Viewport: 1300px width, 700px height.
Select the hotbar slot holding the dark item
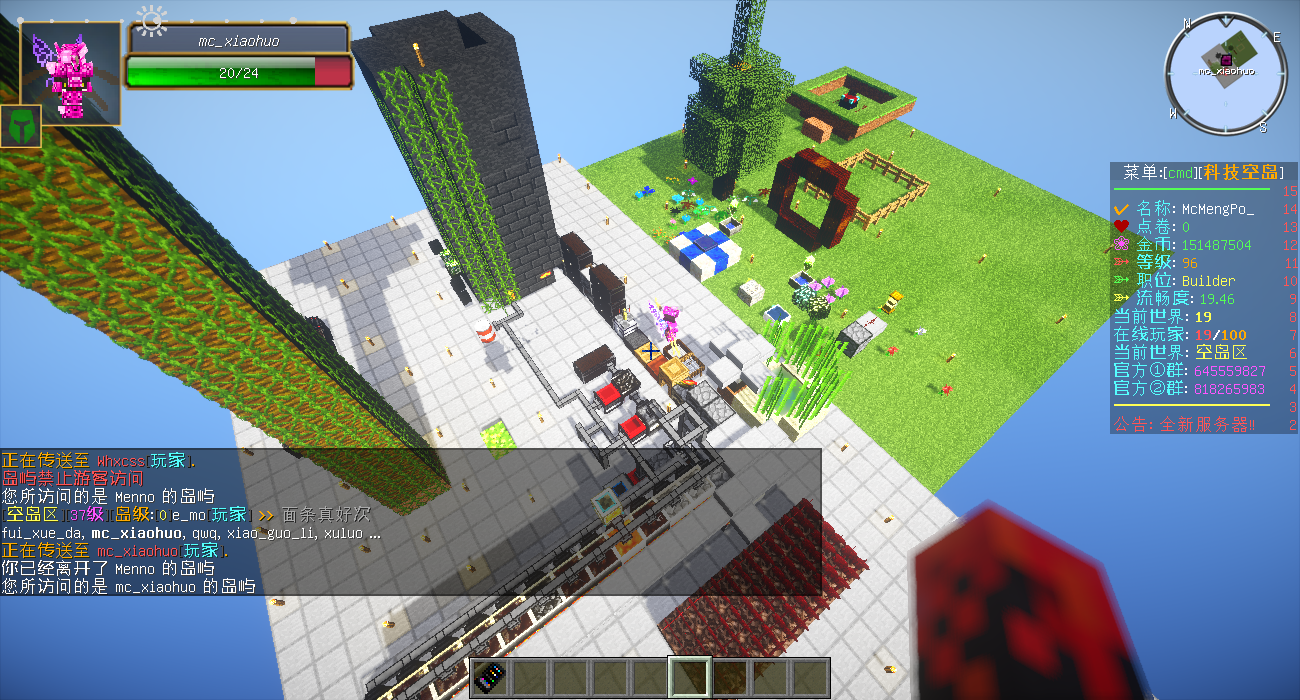pos(490,677)
